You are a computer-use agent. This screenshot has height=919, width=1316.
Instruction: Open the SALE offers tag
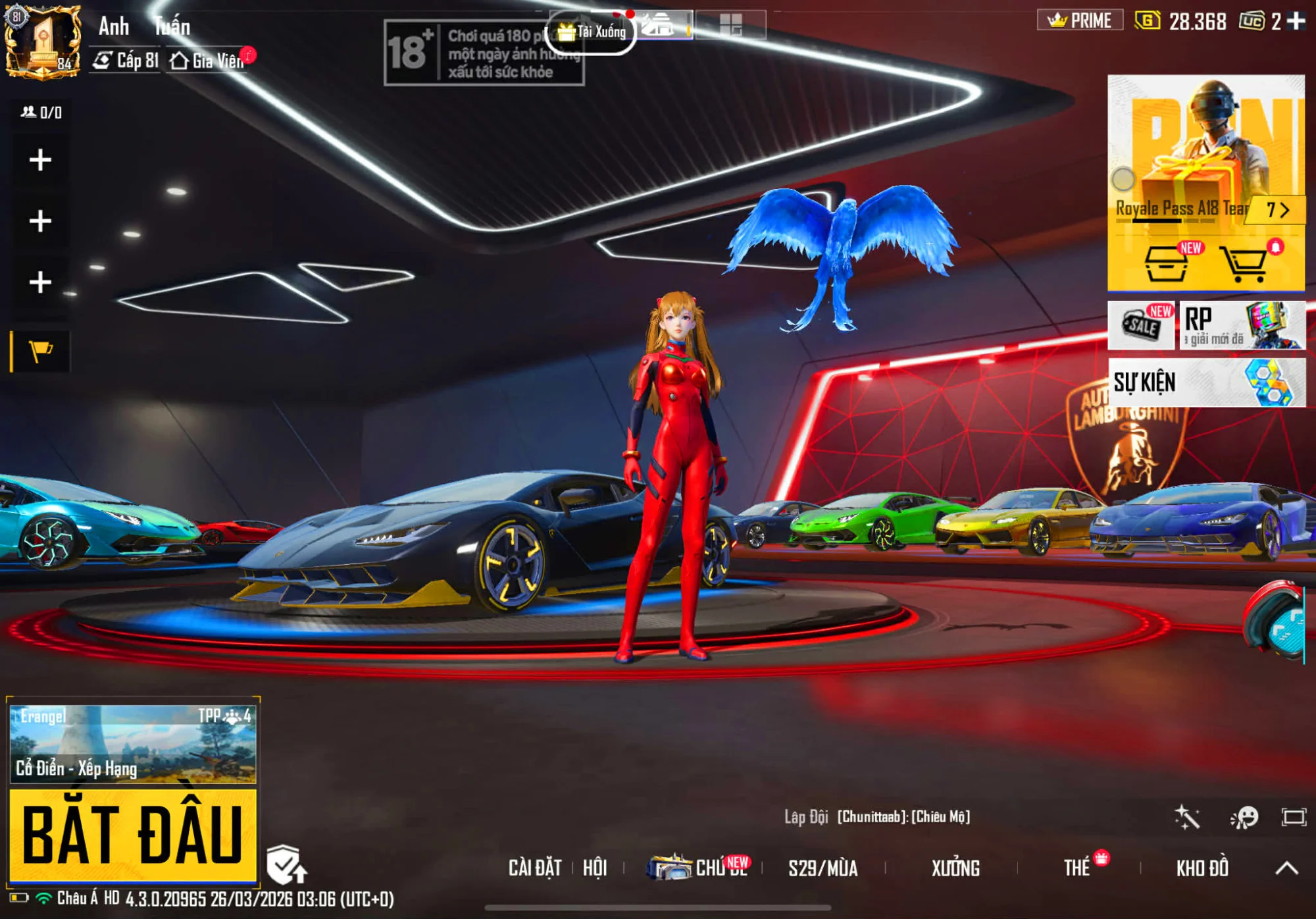coord(1142,325)
